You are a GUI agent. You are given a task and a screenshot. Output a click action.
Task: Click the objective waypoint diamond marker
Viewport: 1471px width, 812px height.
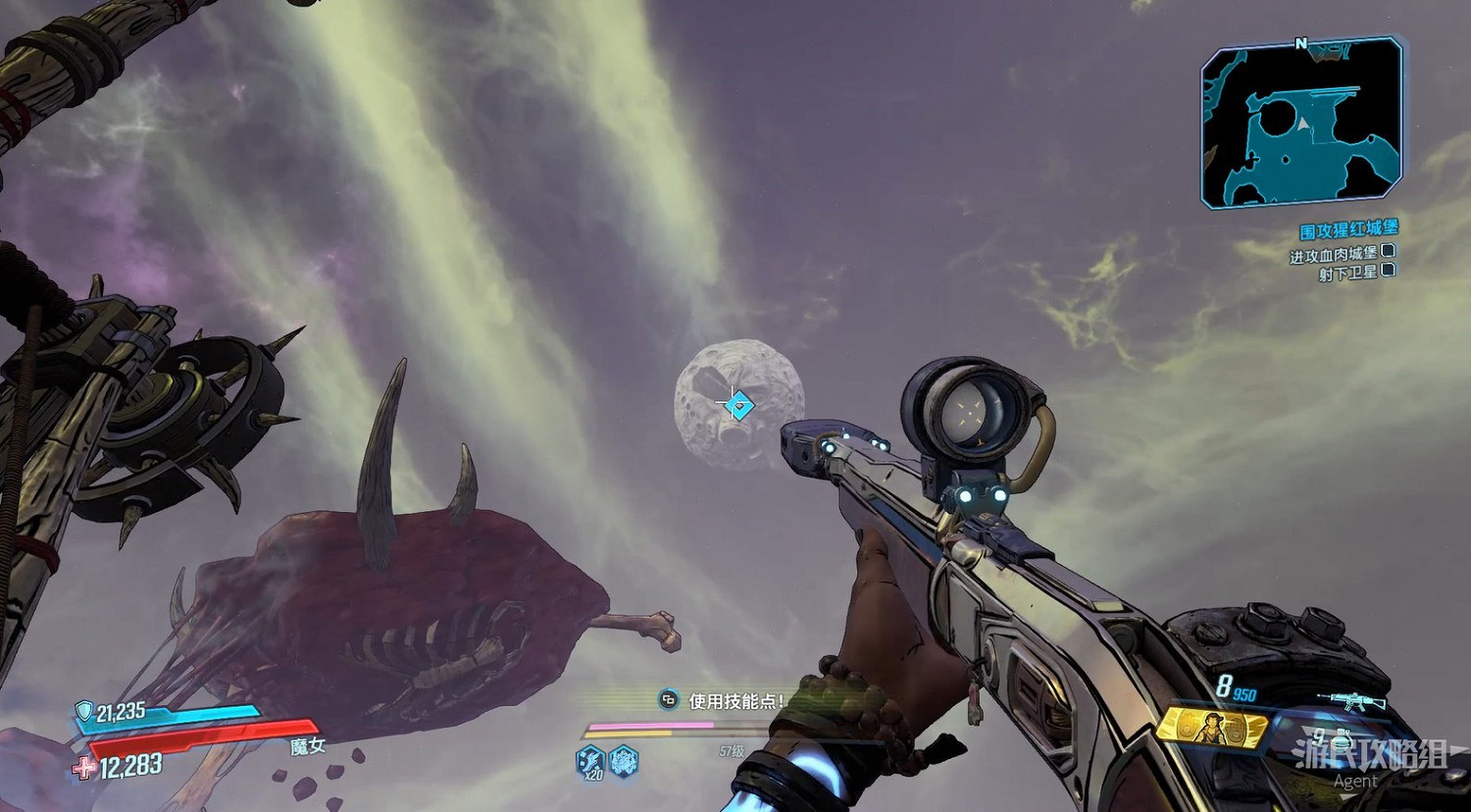(739, 404)
